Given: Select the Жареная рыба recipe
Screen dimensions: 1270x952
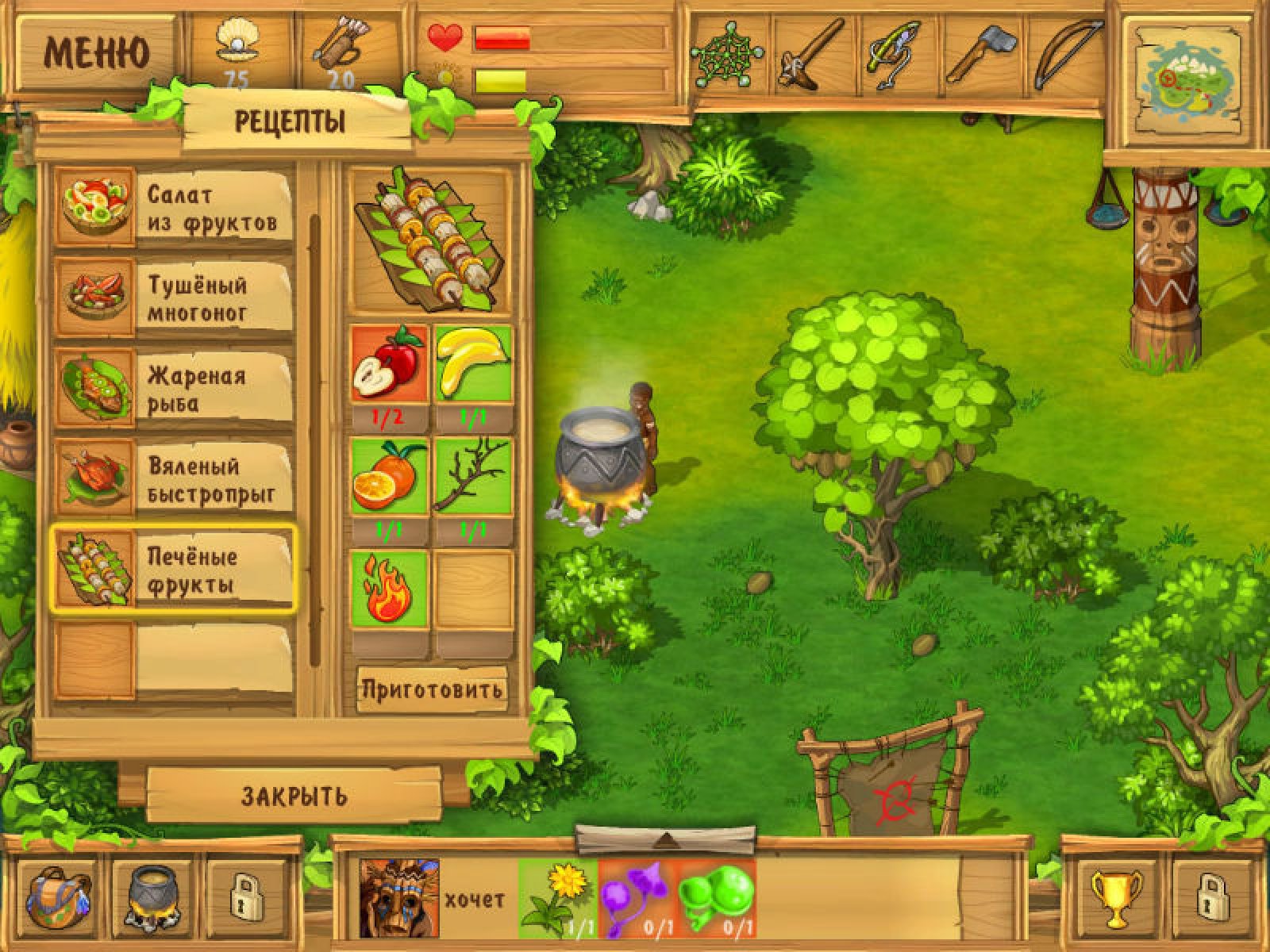Looking at the screenshot, I should point(173,390).
